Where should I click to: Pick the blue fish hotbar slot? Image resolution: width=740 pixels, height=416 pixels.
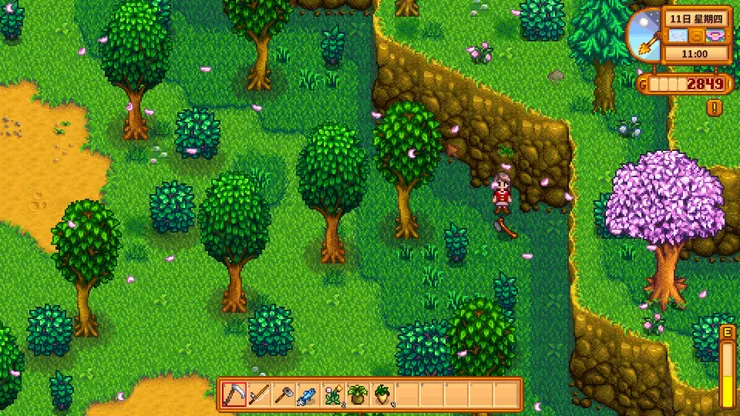[x=309, y=394]
